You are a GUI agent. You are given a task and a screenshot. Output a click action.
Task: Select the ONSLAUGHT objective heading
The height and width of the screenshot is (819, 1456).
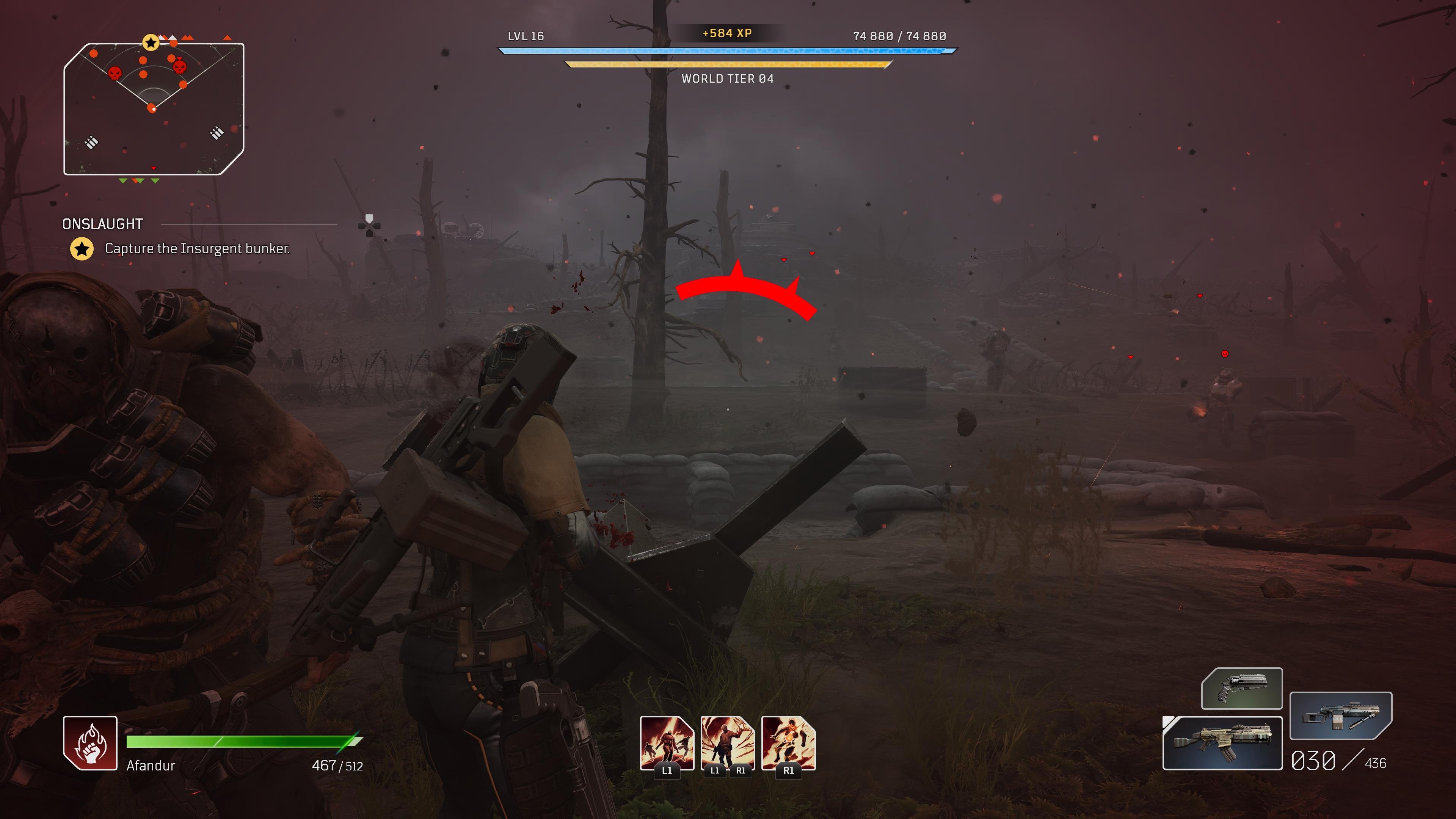tap(102, 224)
